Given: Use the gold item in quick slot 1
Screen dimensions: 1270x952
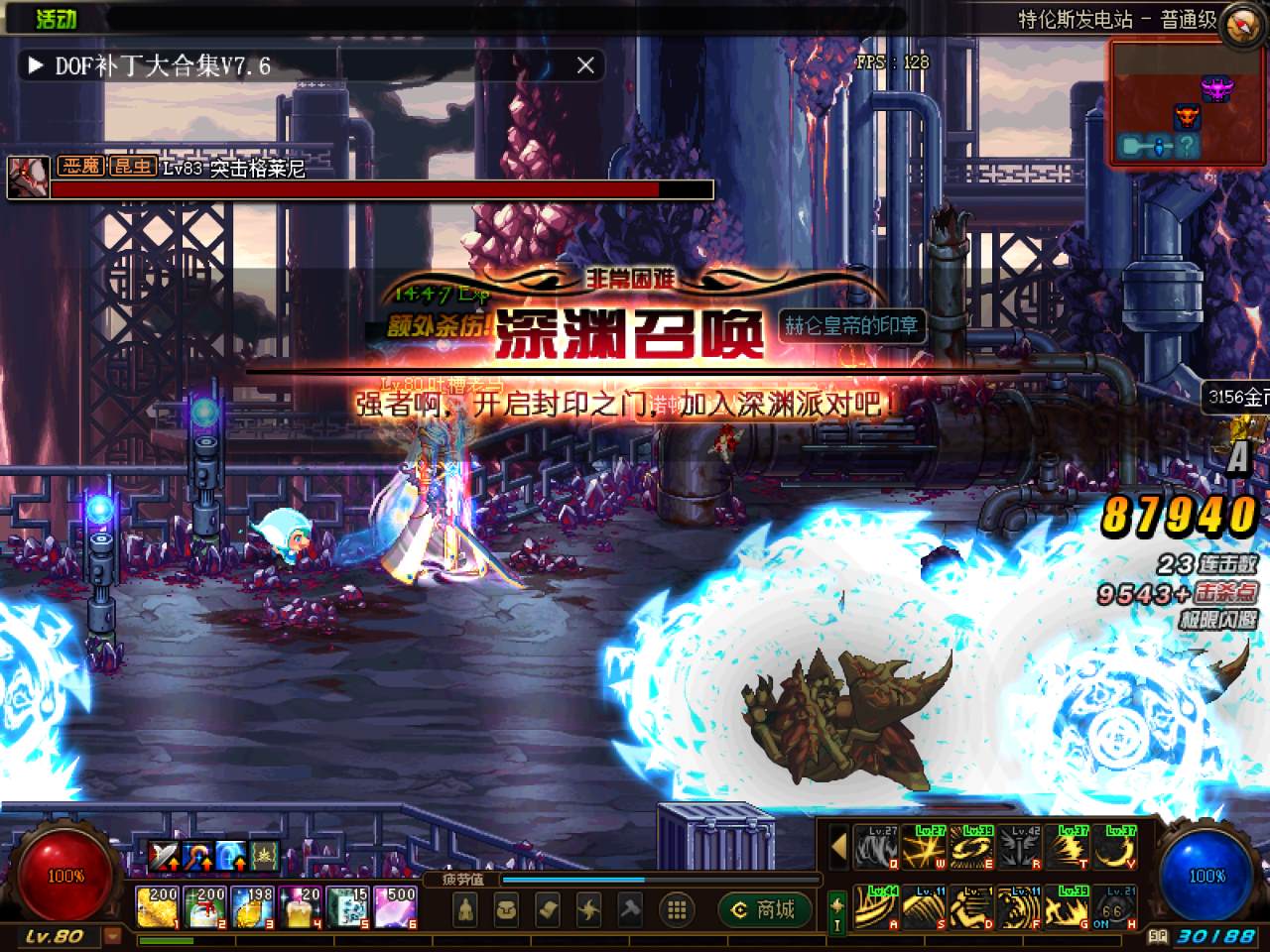Looking at the screenshot, I should 158,907.
